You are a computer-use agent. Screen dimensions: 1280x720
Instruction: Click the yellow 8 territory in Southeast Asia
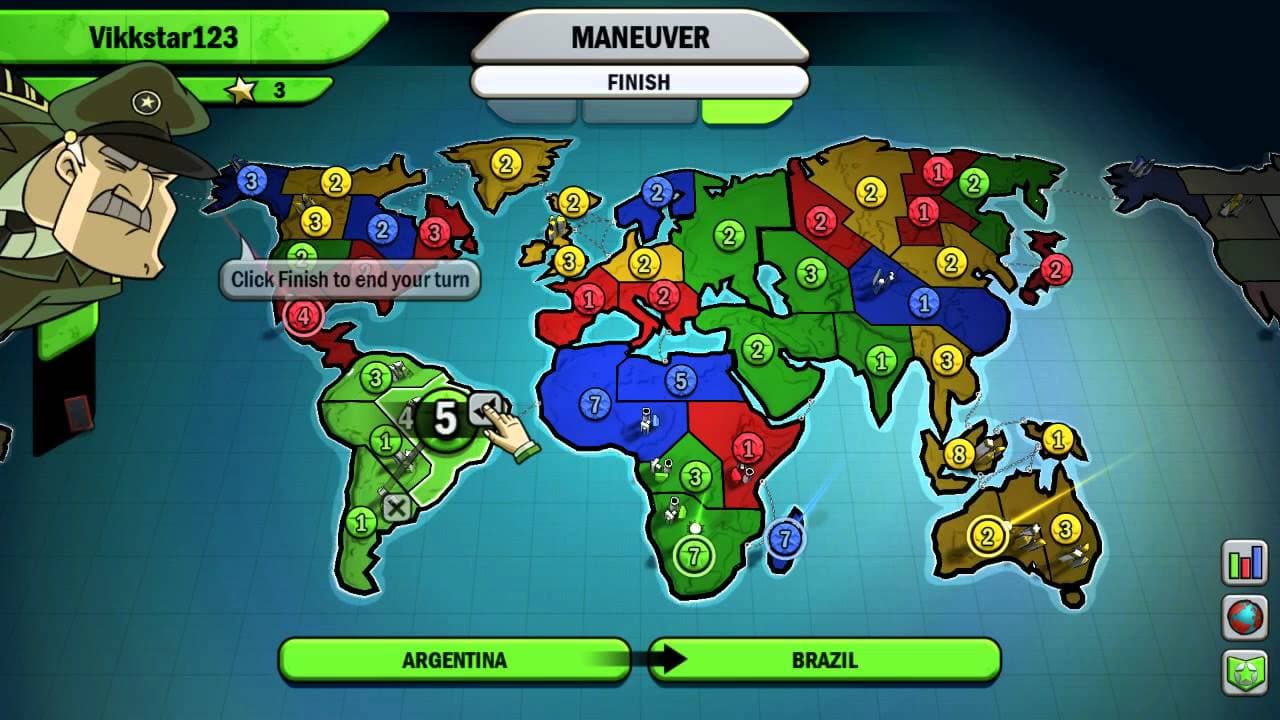click(959, 453)
